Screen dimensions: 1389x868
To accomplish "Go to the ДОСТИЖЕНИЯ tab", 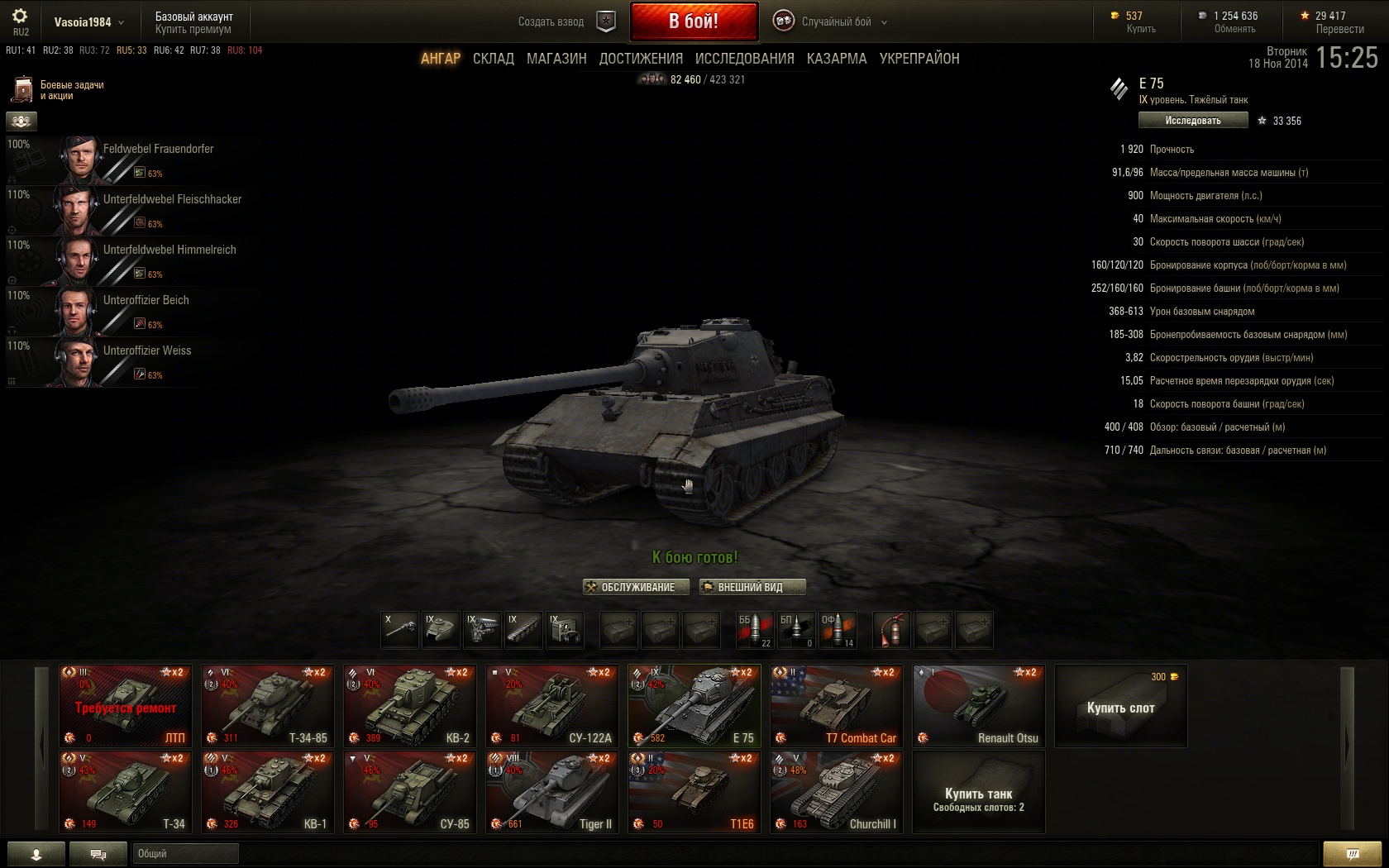I will 641,59.
